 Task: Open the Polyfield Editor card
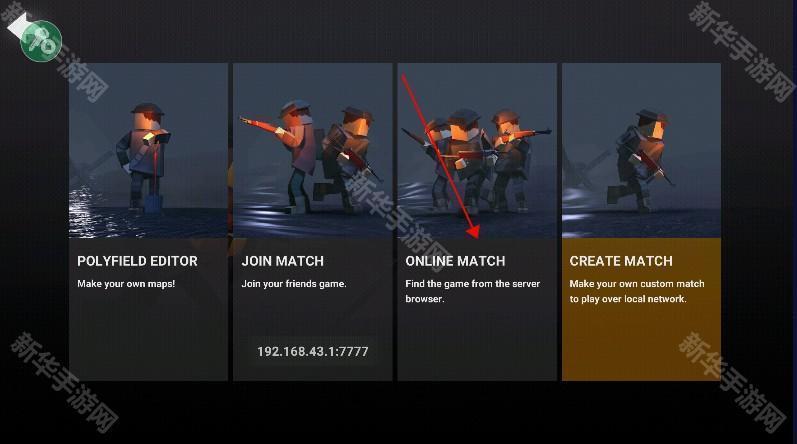click(x=148, y=220)
